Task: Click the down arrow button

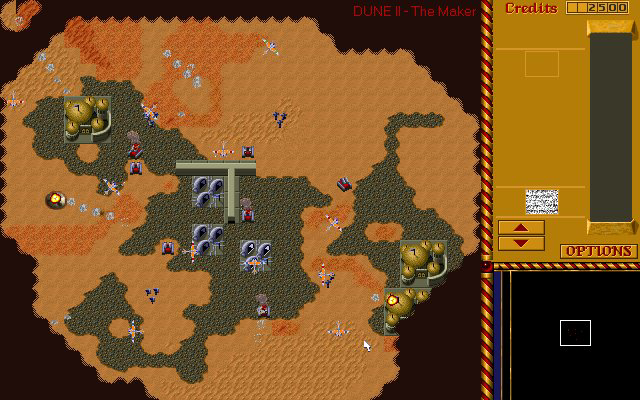Action: pyautogui.click(x=521, y=243)
